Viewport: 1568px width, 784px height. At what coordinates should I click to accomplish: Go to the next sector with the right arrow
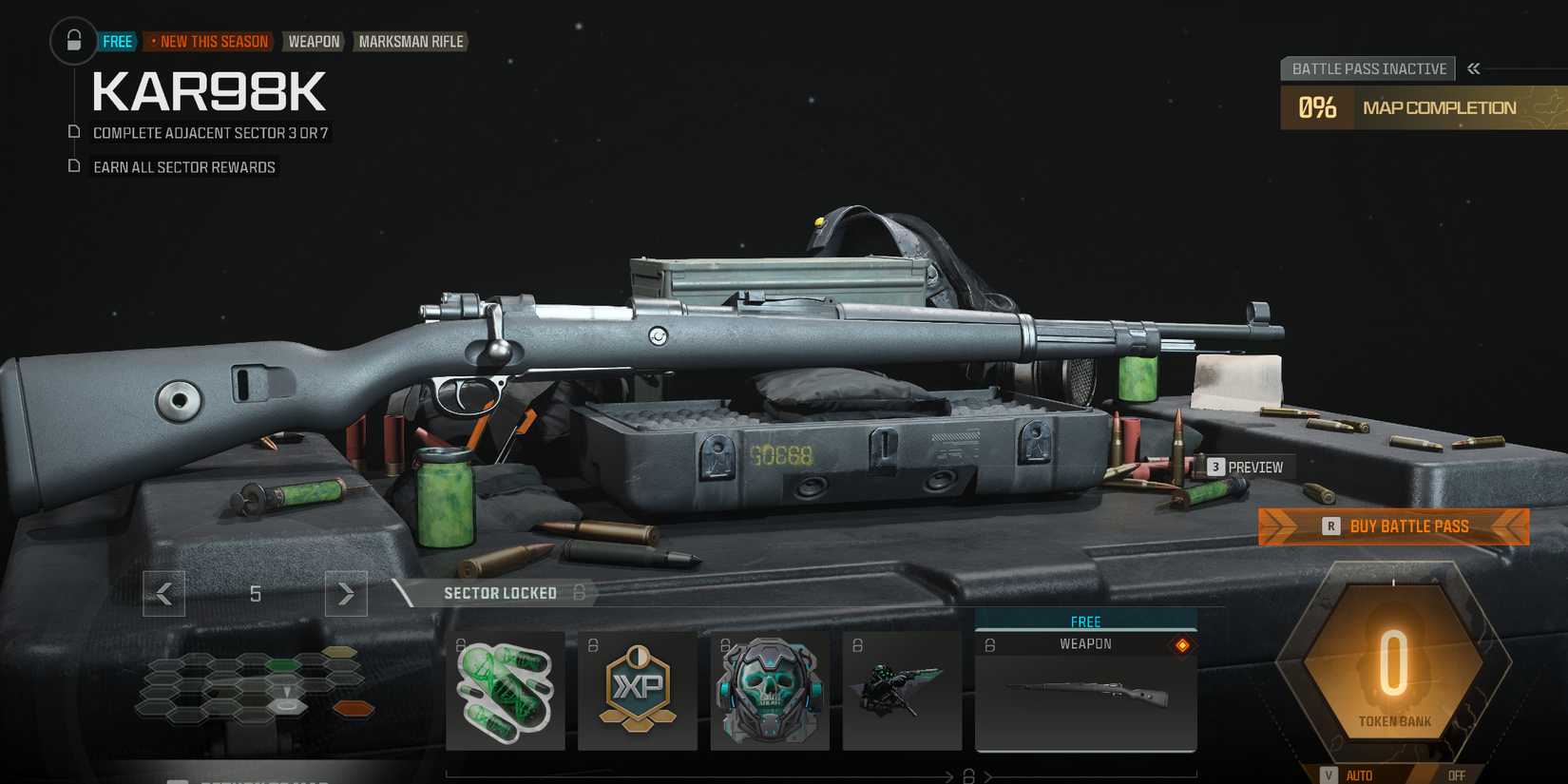tap(346, 593)
